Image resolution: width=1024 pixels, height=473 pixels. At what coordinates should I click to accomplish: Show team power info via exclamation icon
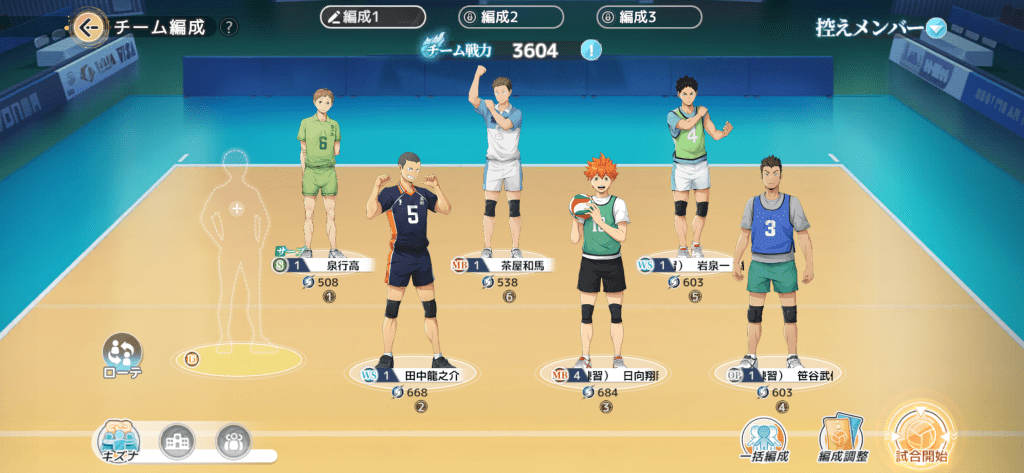591,50
